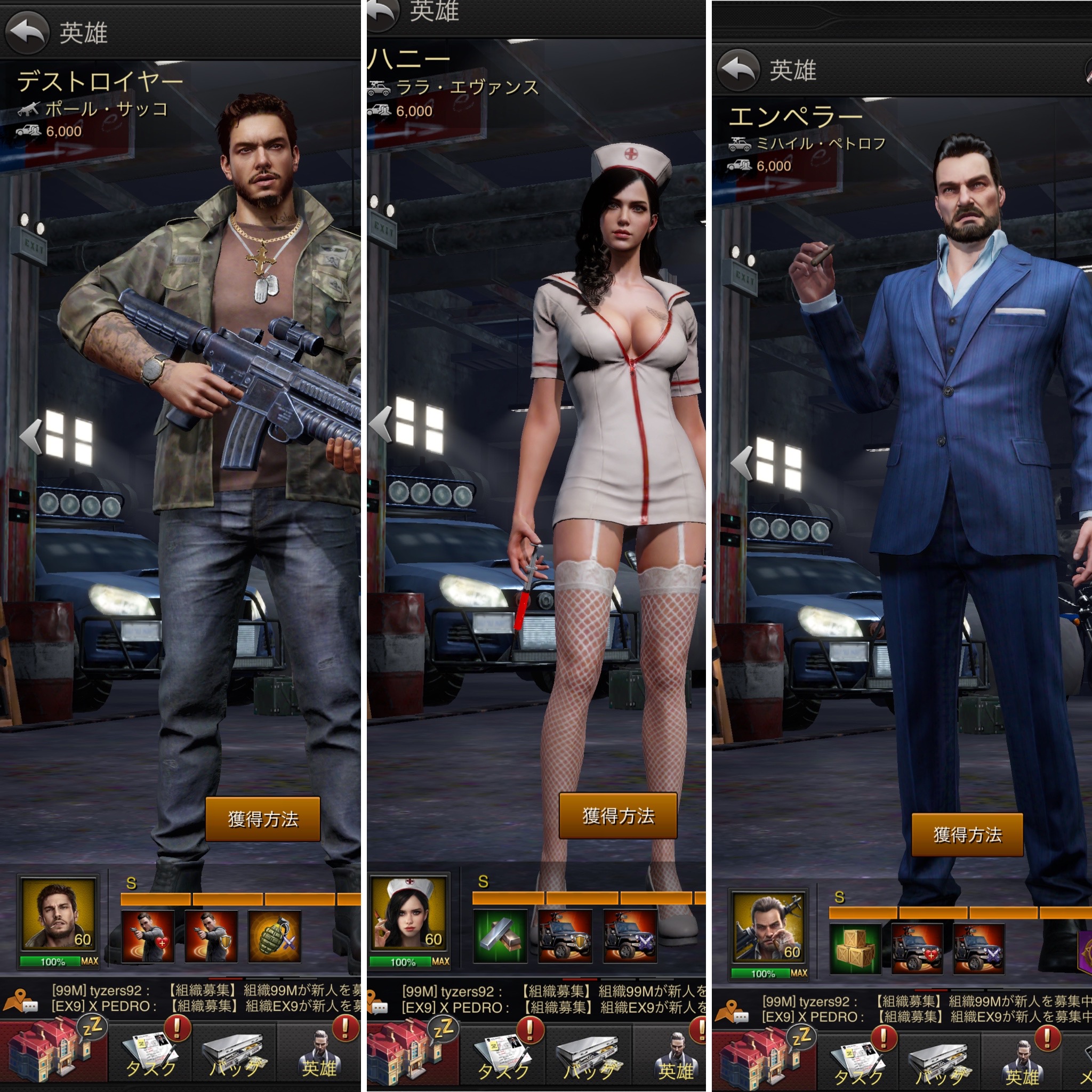The image size is (1092, 1092).
Task: Open 獲得方法 for the blue-suited Emperor hero
Action: [x=967, y=835]
